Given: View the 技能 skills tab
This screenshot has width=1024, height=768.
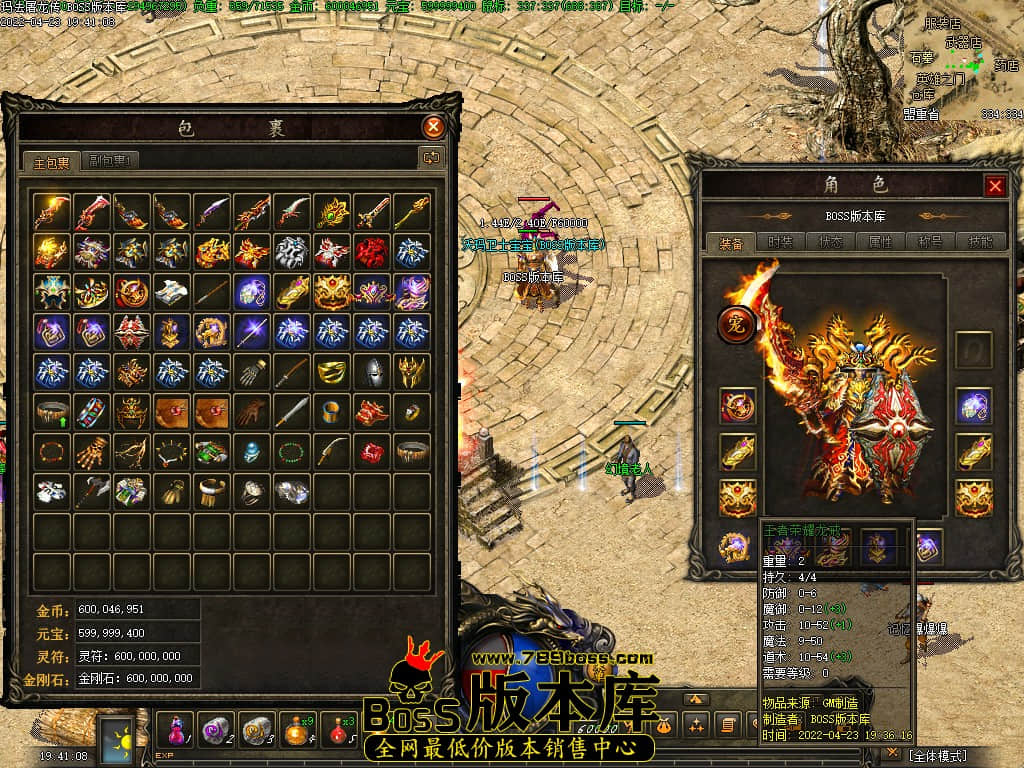Looking at the screenshot, I should tap(975, 242).
